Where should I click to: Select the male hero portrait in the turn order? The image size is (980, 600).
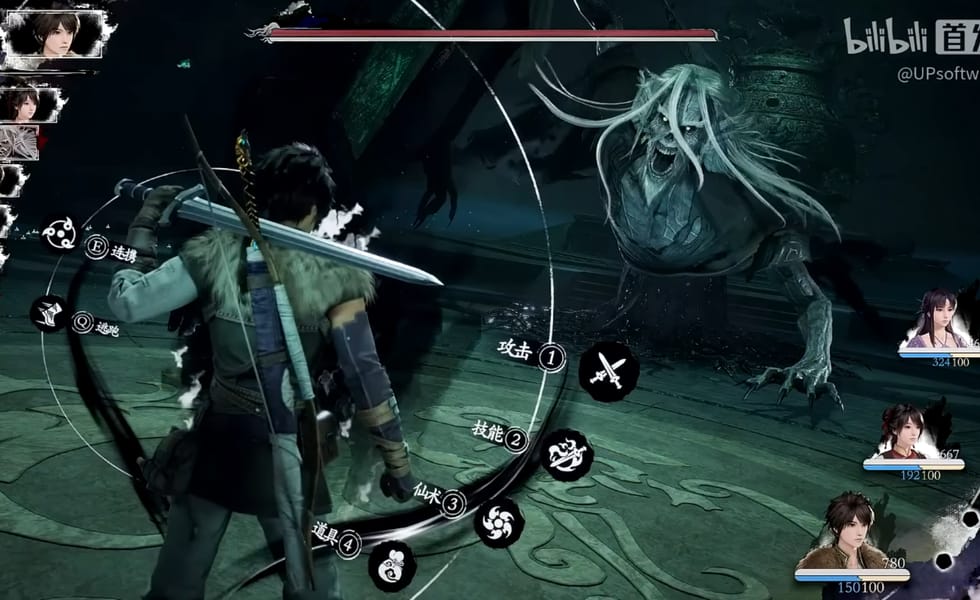click(x=55, y=33)
